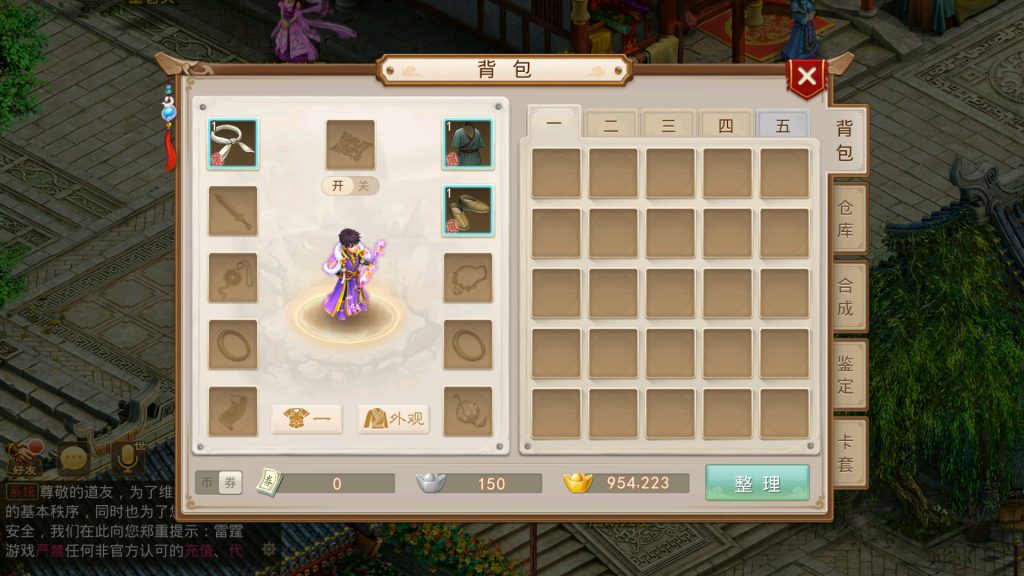Tap the microphone voice chat icon
This screenshot has height=576, width=1024.
[x=127, y=457]
